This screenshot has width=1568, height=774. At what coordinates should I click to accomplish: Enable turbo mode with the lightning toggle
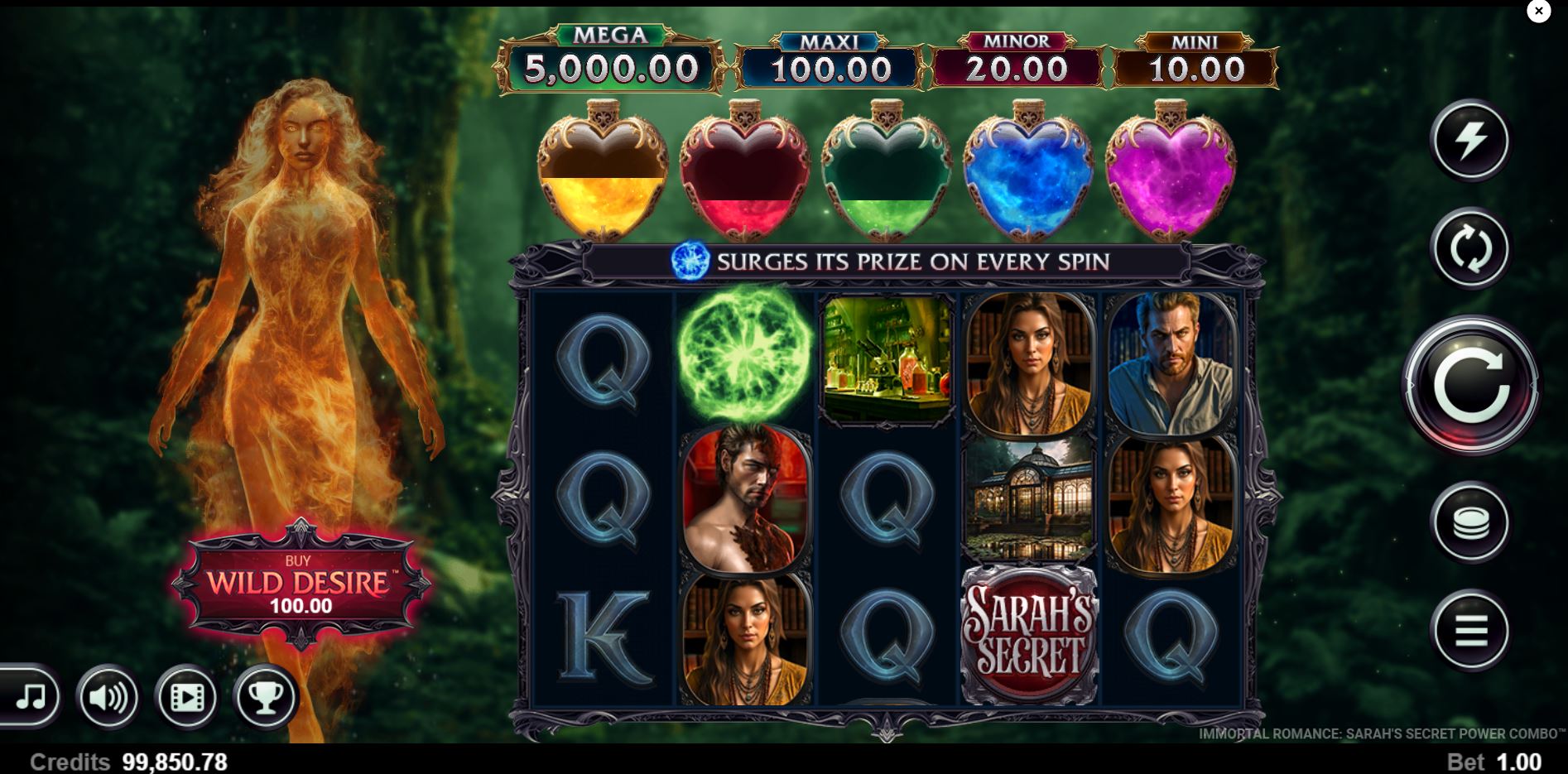coord(1473,141)
